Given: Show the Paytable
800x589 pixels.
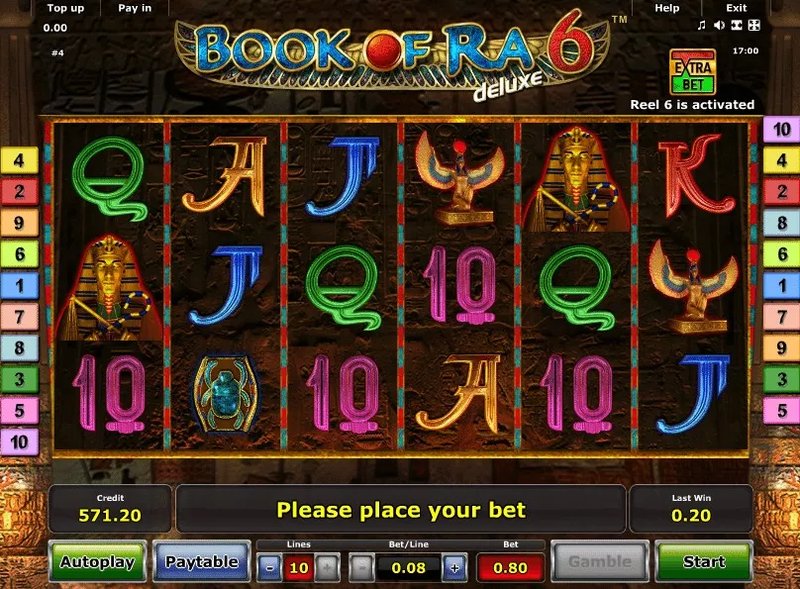Looking at the screenshot, I should coord(201,562).
